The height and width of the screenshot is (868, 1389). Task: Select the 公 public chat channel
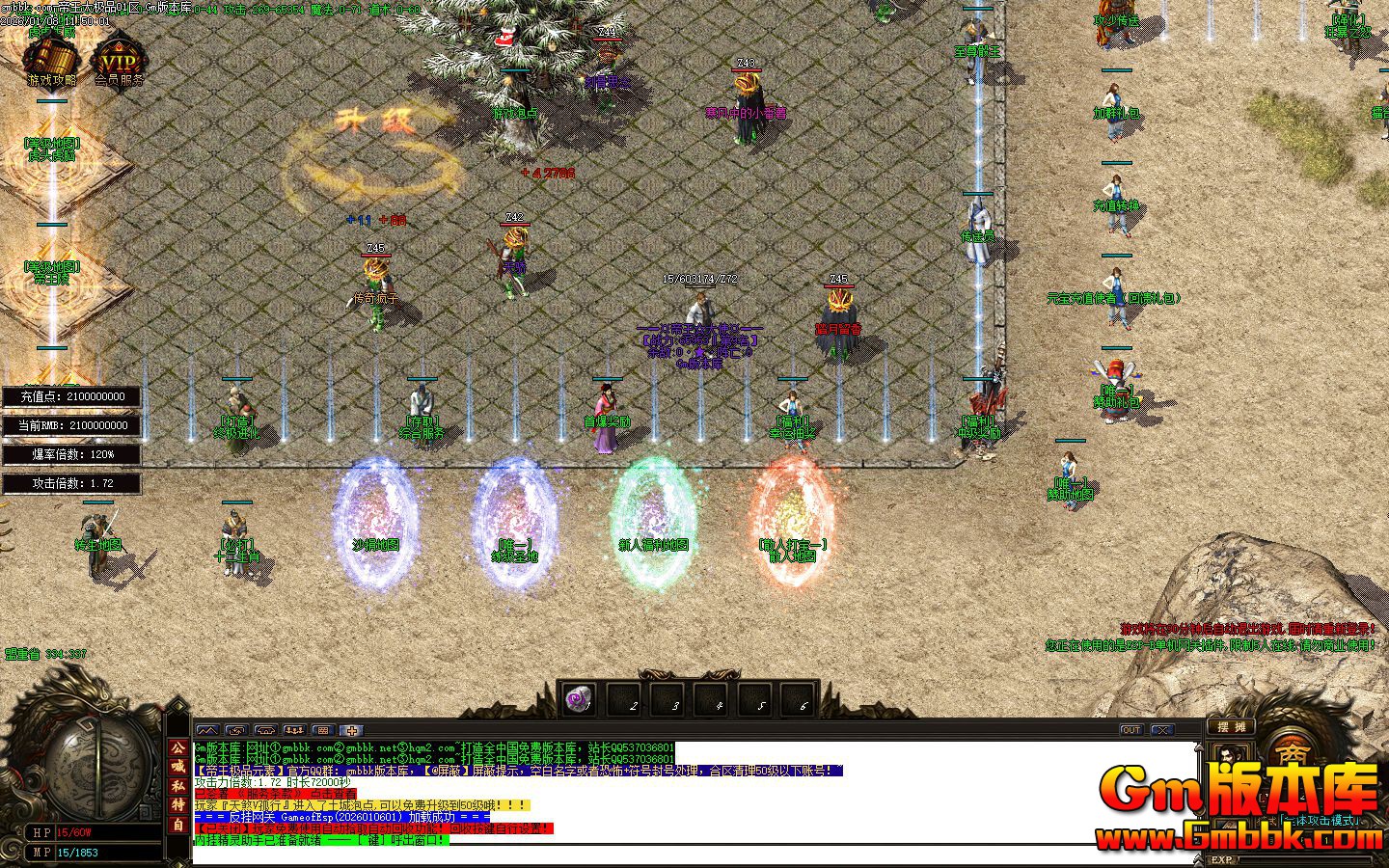click(178, 747)
